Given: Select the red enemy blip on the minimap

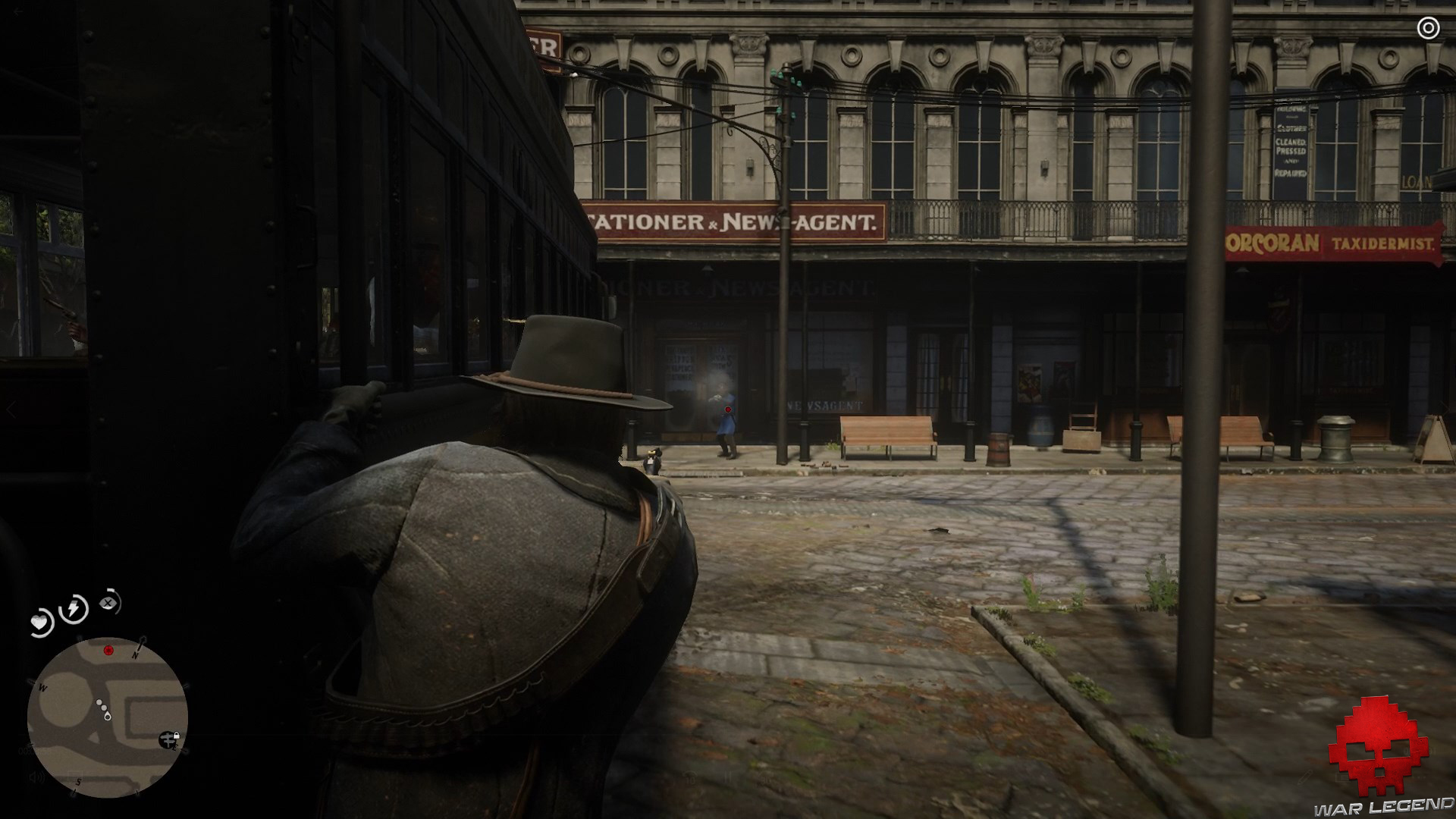Looking at the screenshot, I should 108,651.
